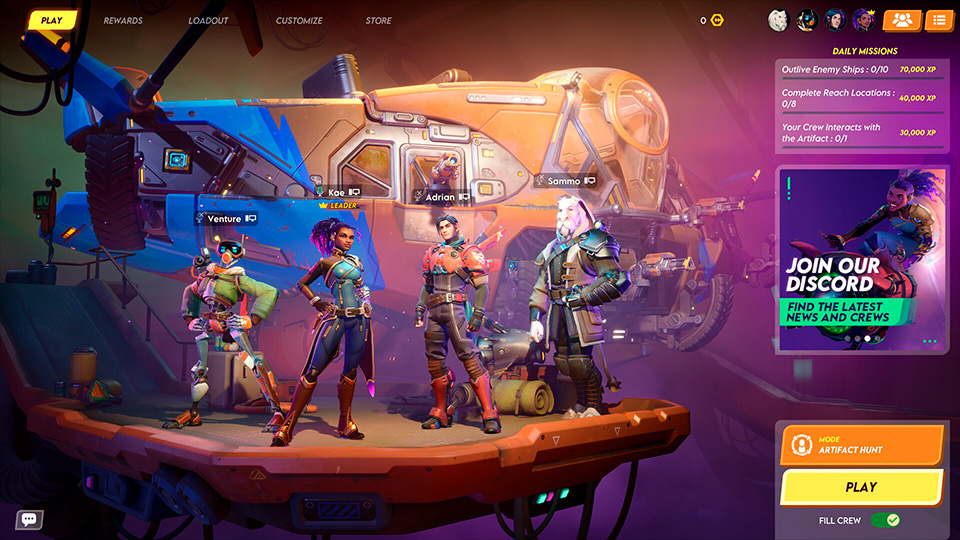Screen dimensions: 960x540
Task: Open the Store tab
Action: pyautogui.click(x=379, y=20)
